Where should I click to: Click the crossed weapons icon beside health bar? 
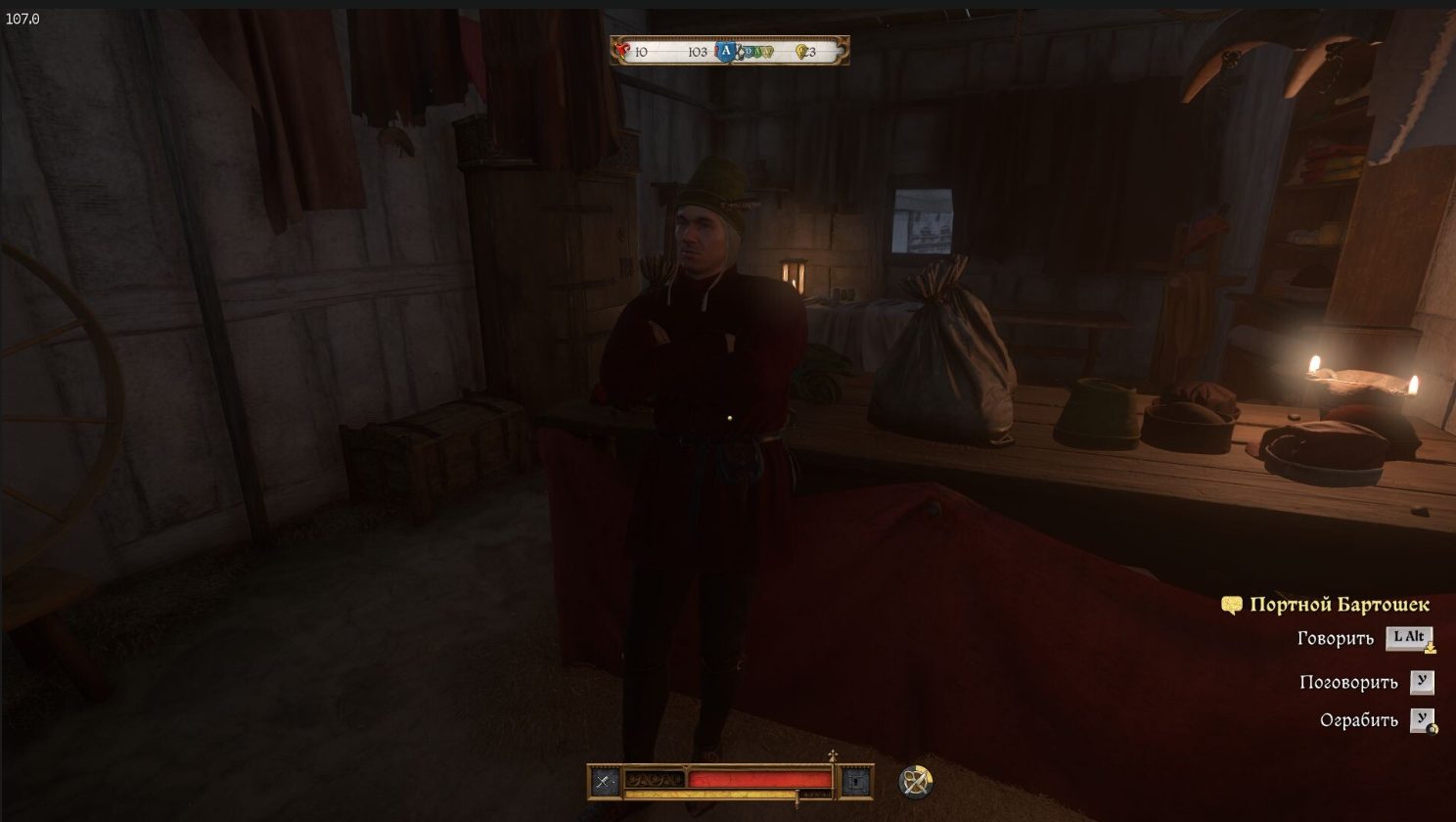coord(604,781)
